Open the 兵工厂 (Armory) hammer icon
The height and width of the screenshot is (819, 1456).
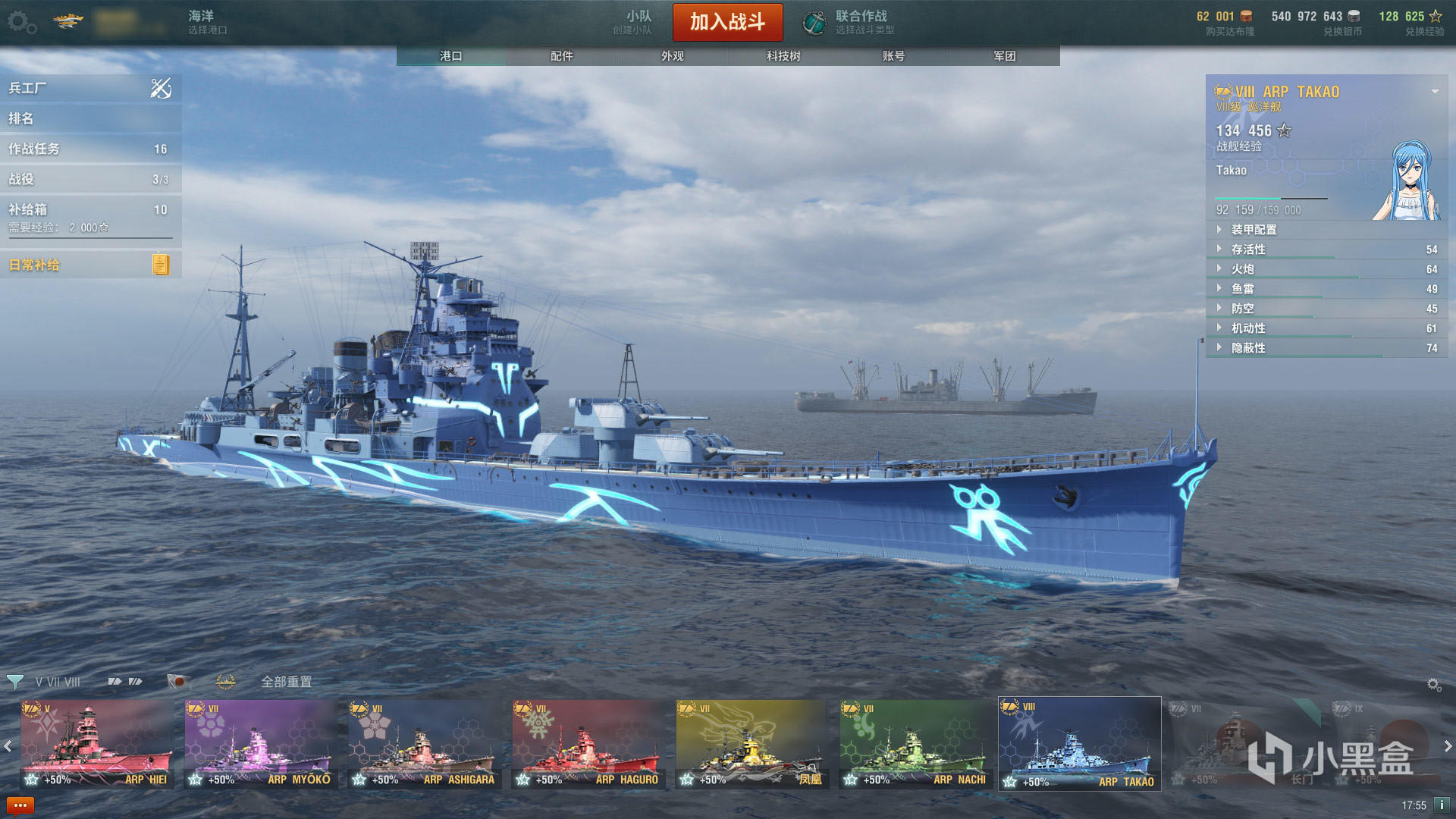coord(159,87)
